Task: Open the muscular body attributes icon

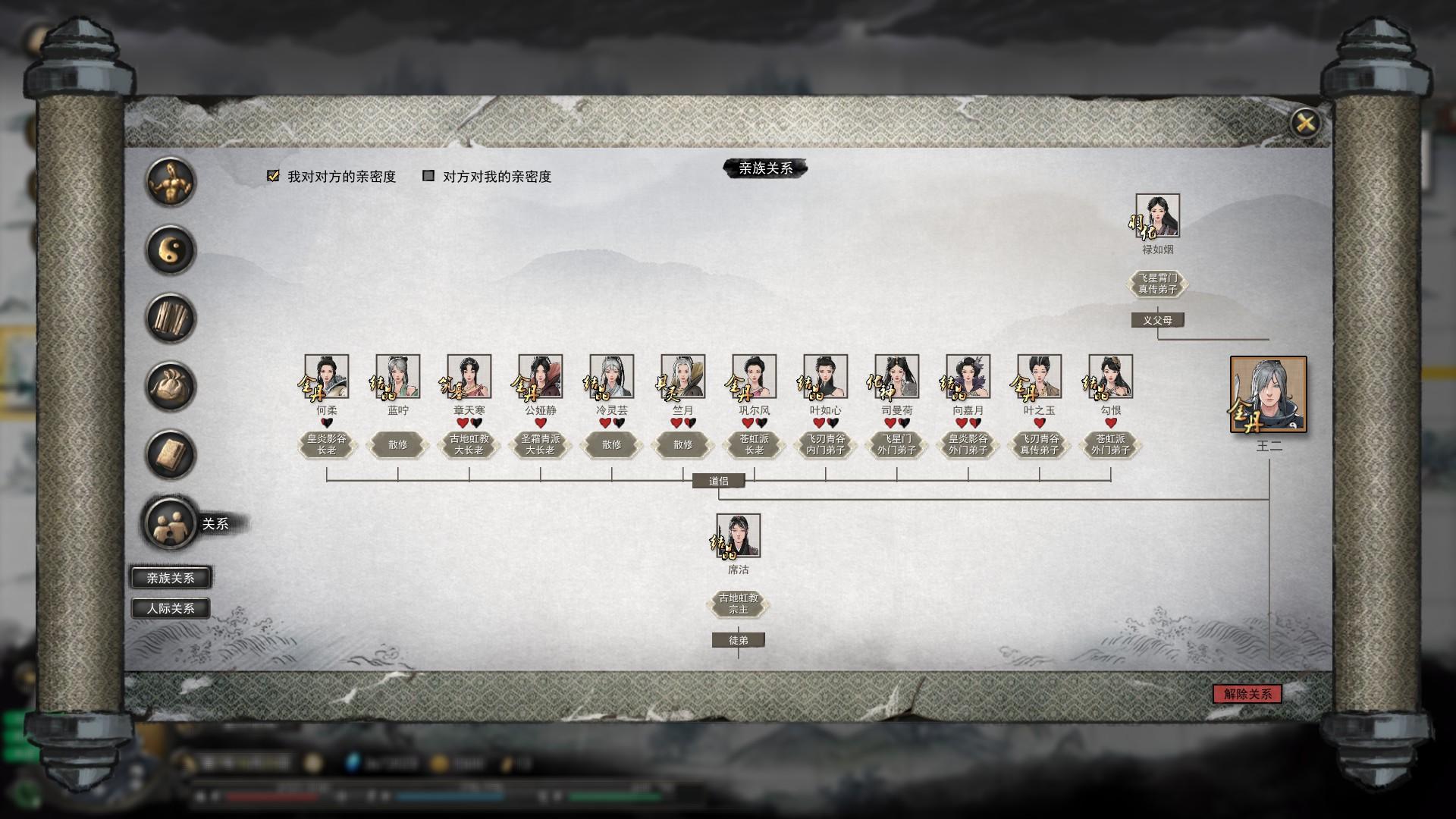Action: [x=171, y=182]
